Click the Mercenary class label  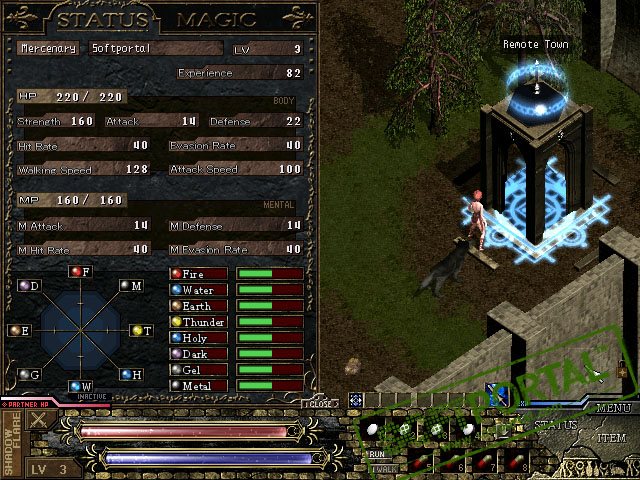(50, 48)
